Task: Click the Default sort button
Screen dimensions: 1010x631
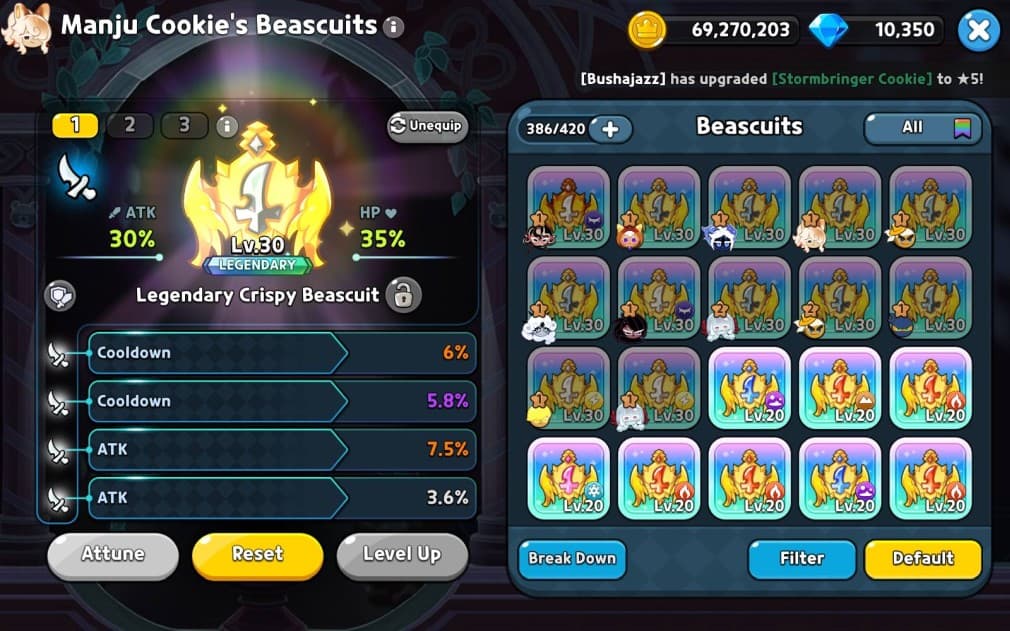Action: (x=922, y=559)
